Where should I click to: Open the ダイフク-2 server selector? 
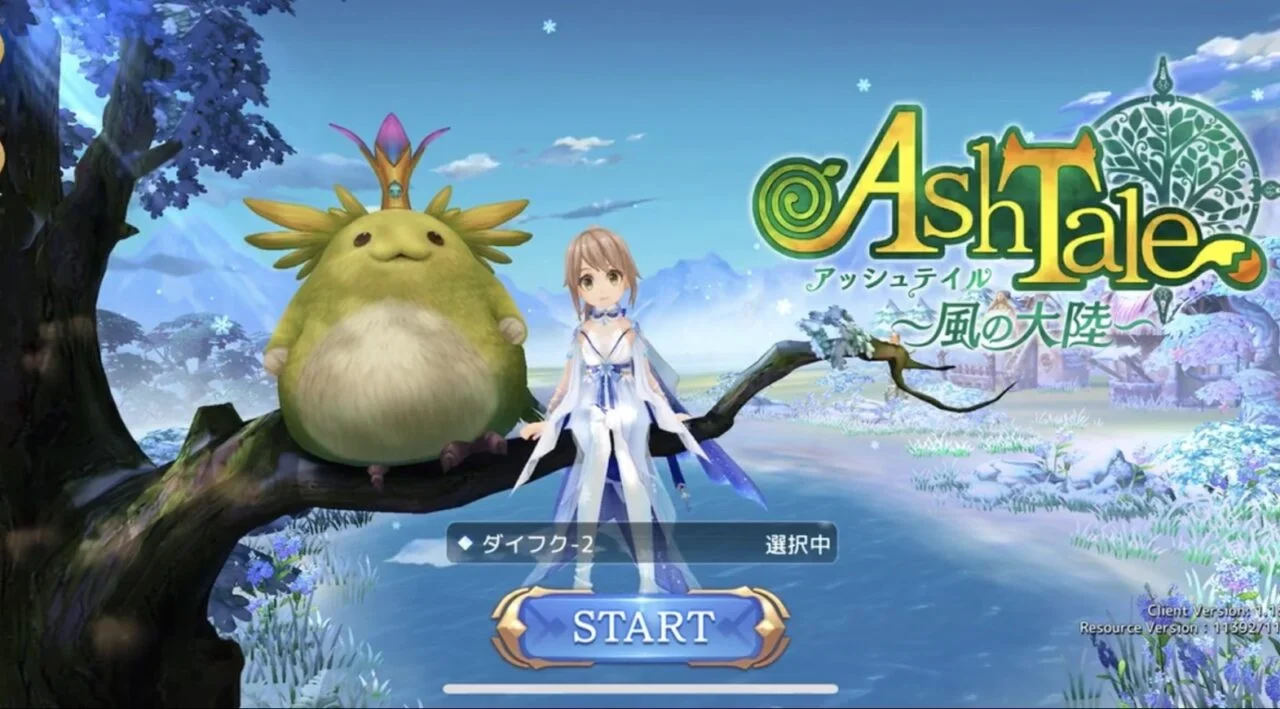641,544
